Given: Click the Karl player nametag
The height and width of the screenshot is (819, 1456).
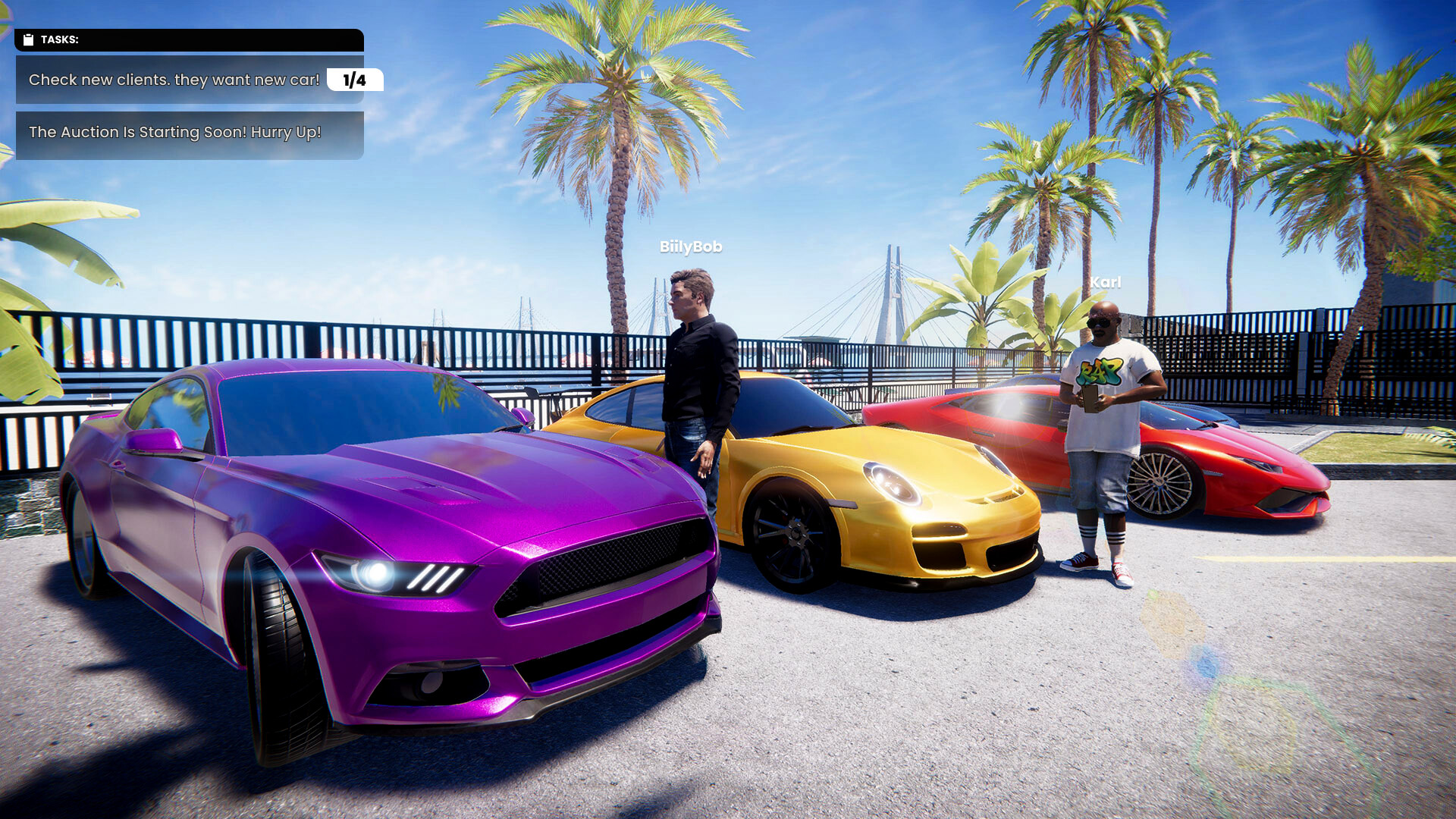Looking at the screenshot, I should coord(1106,281).
